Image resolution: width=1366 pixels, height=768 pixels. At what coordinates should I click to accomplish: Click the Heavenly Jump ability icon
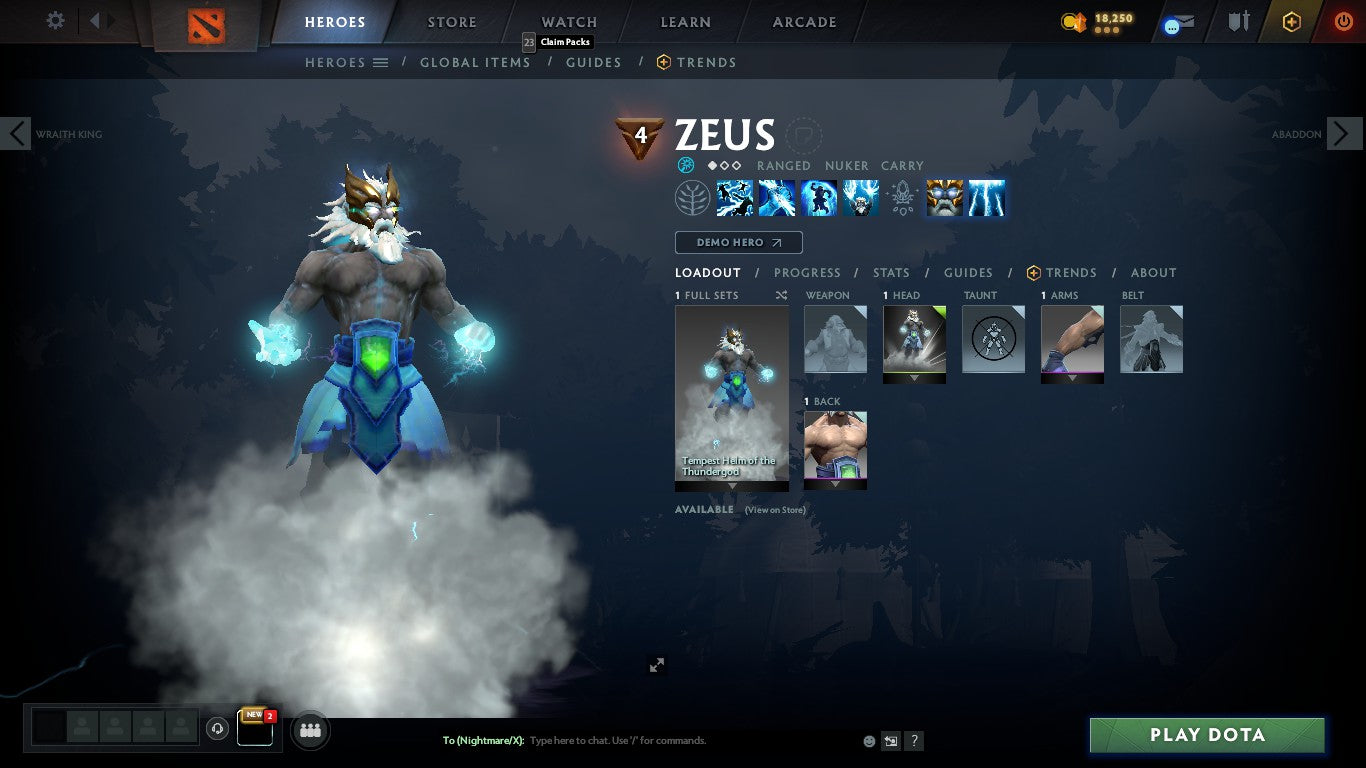820,197
